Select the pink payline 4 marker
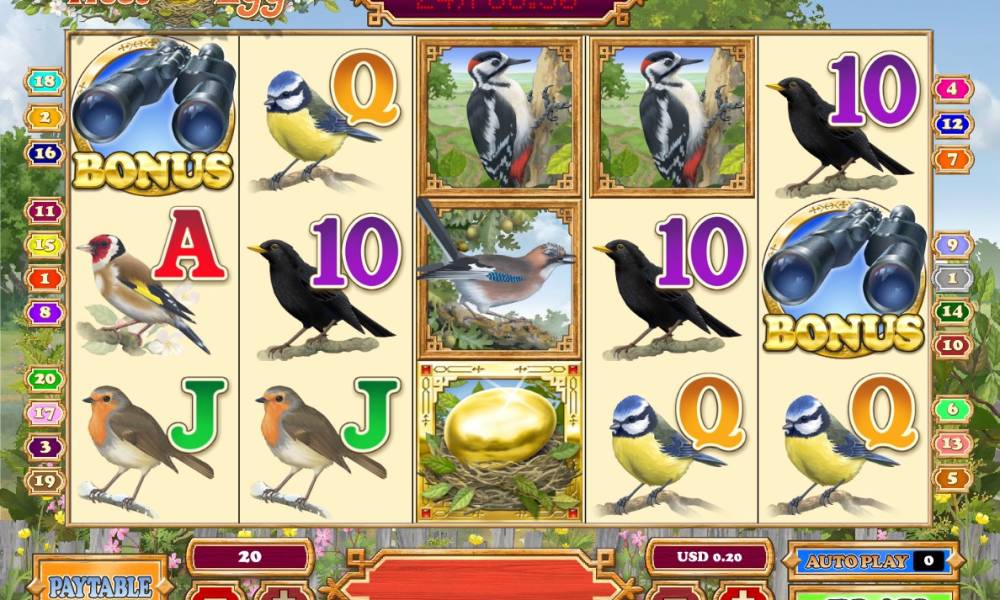 coord(953,88)
